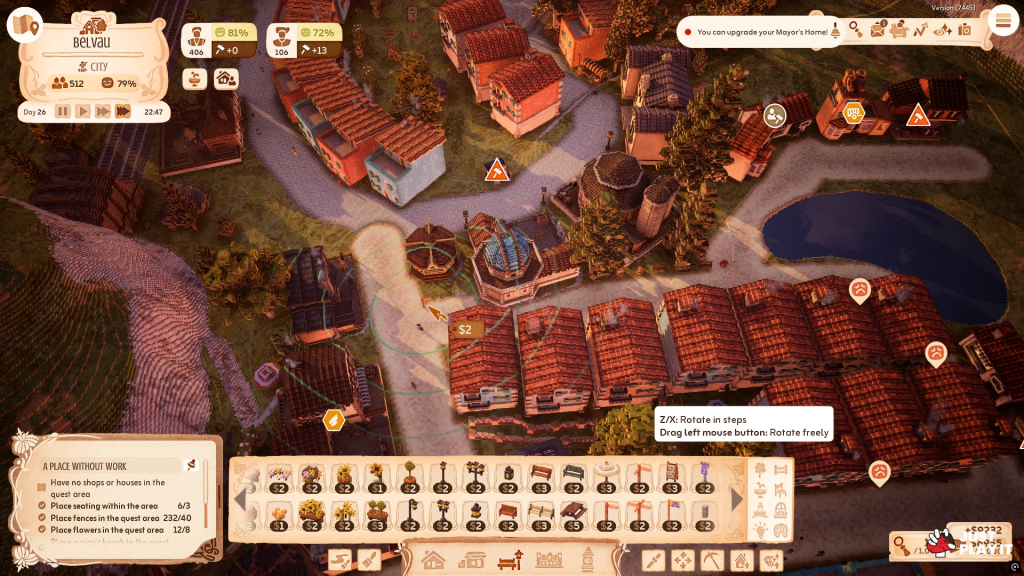Open the map with the top-left map button
This screenshot has width=1024, height=576.
click(x=24, y=25)
